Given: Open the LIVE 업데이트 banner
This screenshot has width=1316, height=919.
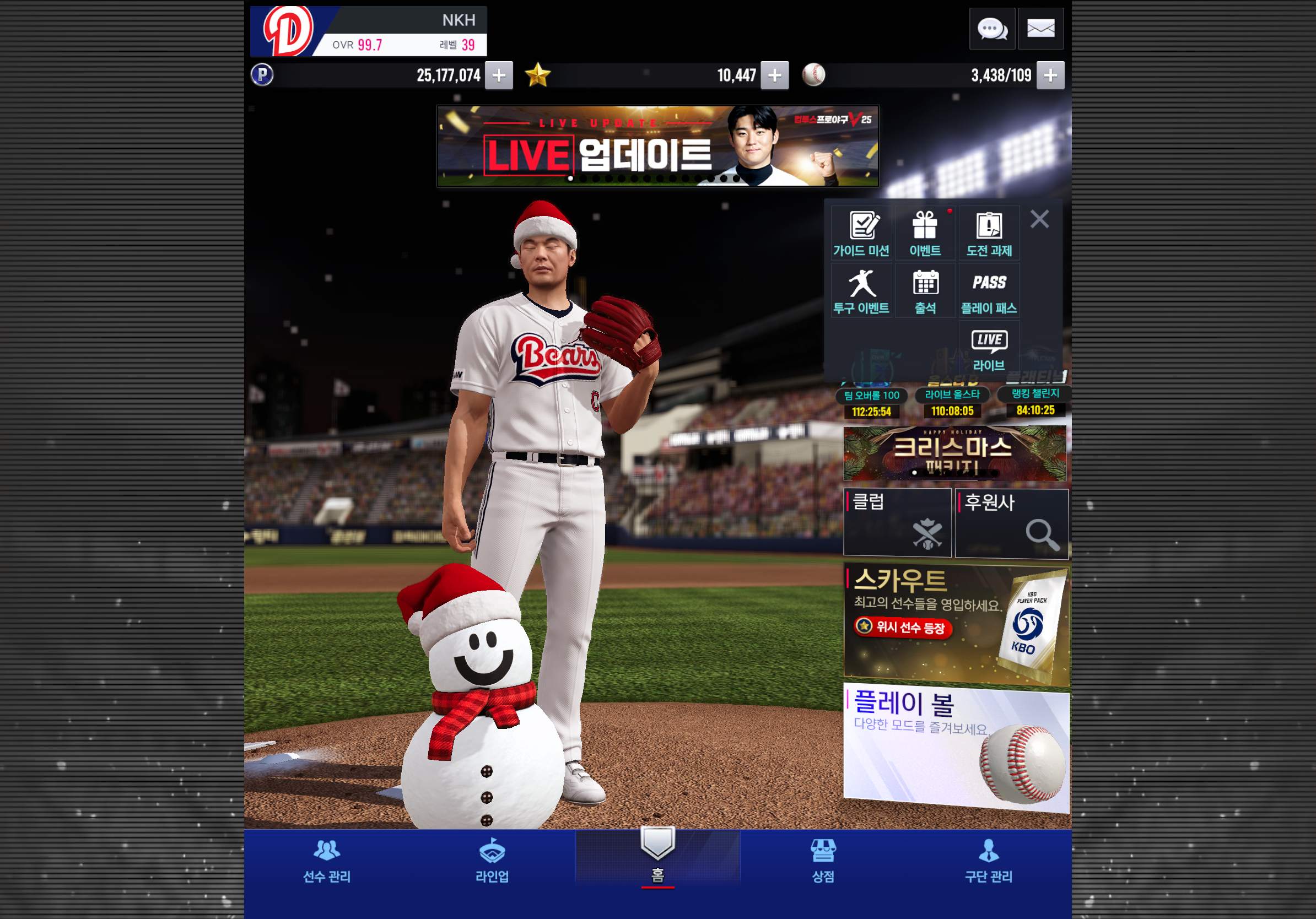Looking at the screenshot, I should pos(657,146).
